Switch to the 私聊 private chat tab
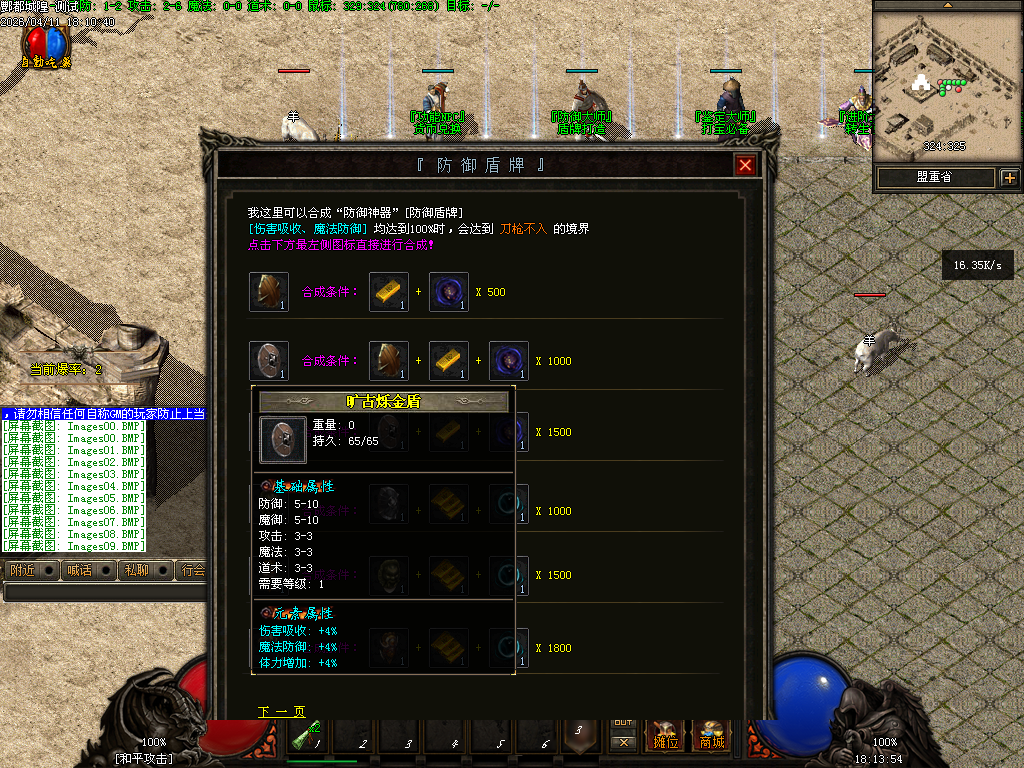Screen dimensions: 1024x768 click(135, 571)
